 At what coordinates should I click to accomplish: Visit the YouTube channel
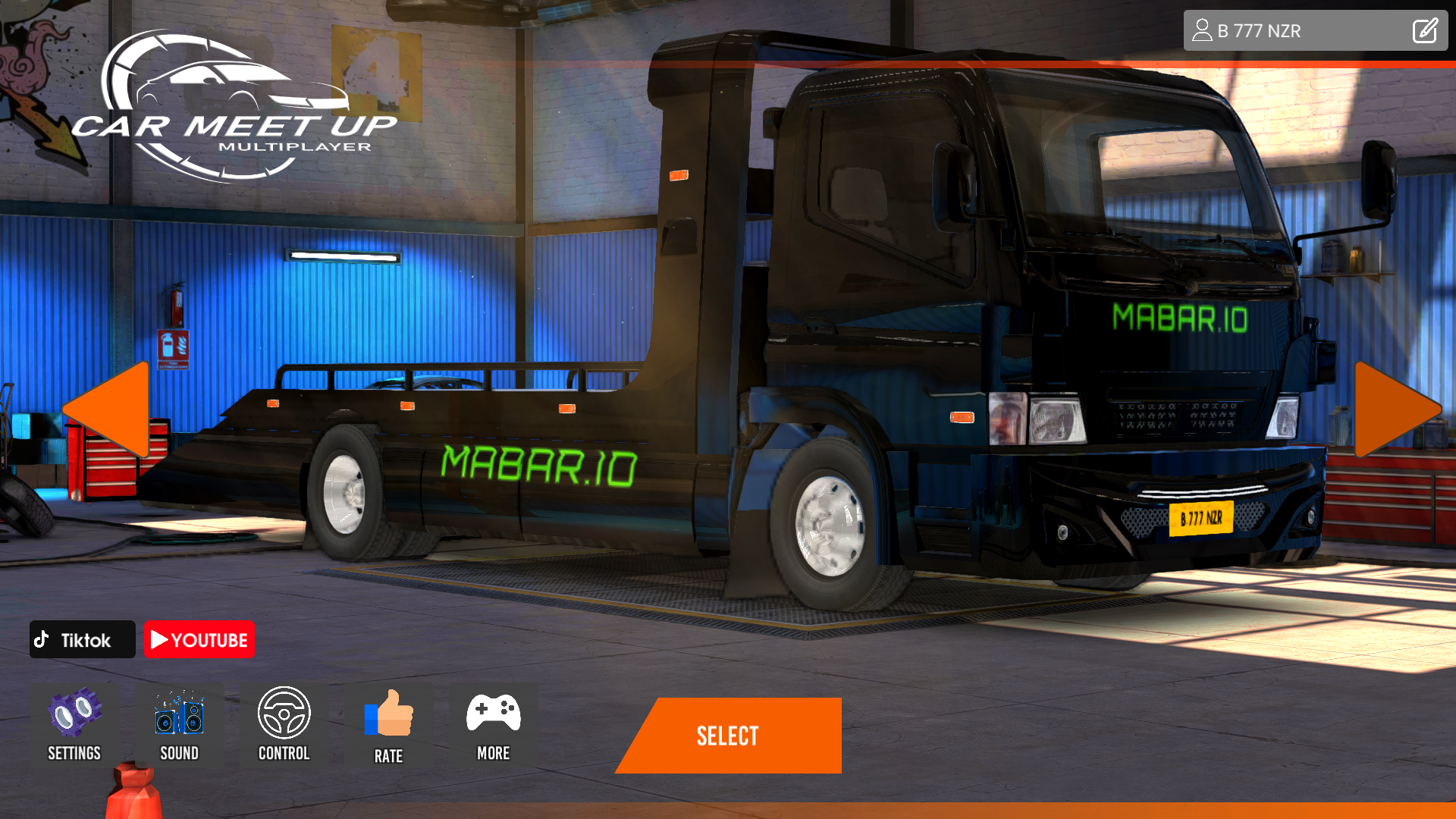point(199,639)
